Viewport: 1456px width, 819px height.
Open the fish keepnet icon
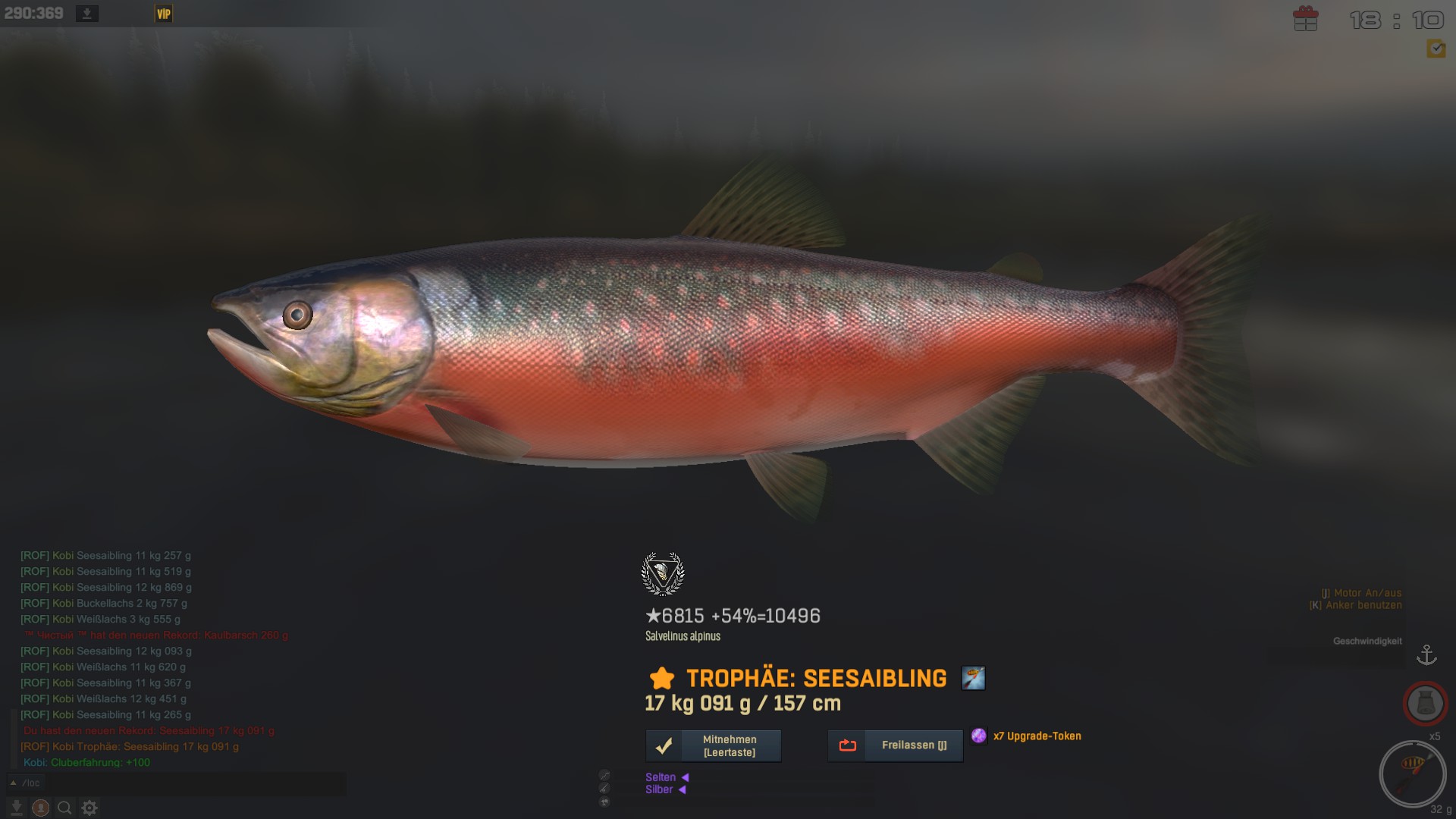click(x=1425, y=703)
